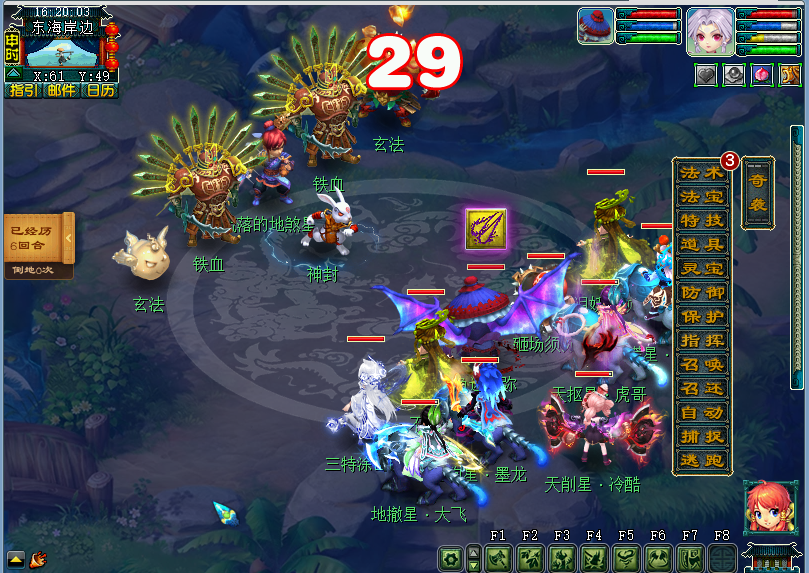This screenshot has height=573, width=809.
Task: Choose the 灵宝 command
Action: tap(701, 268)
